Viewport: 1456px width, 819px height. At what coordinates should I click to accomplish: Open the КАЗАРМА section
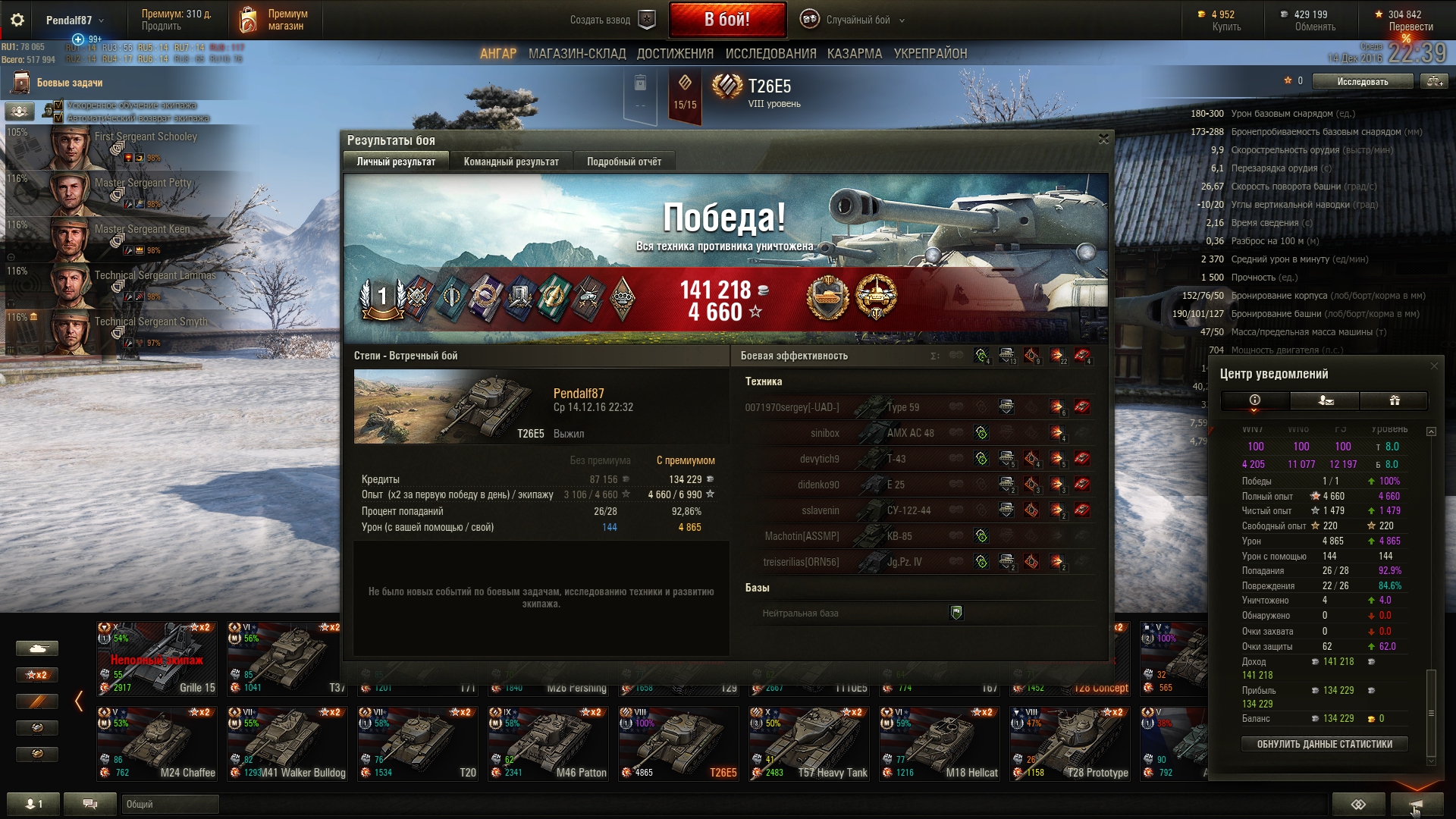tap(855, 54)
